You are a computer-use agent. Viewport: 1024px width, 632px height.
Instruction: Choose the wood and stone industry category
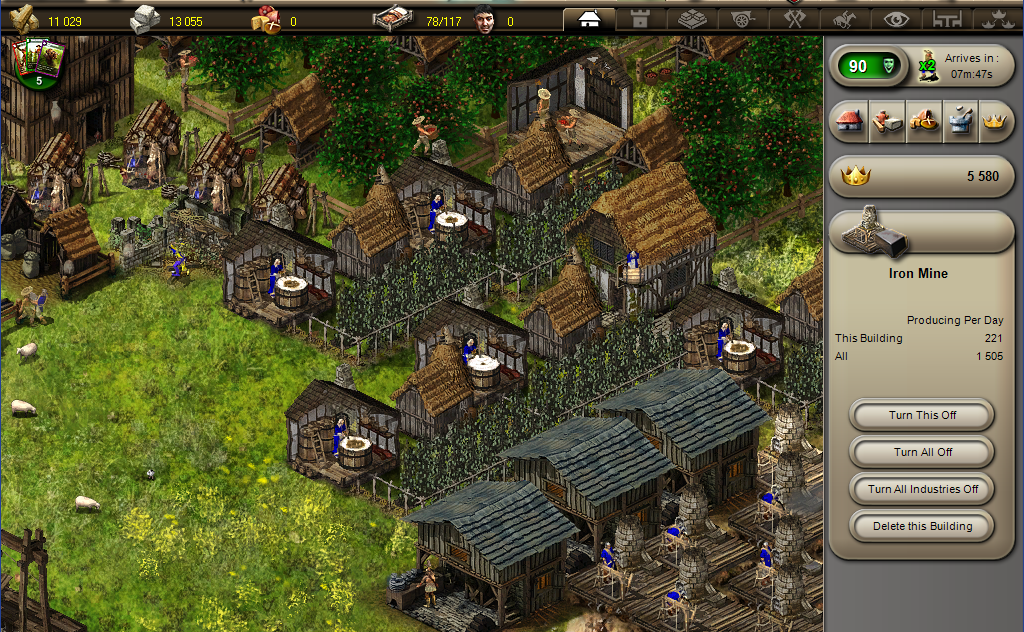[886, 122]
